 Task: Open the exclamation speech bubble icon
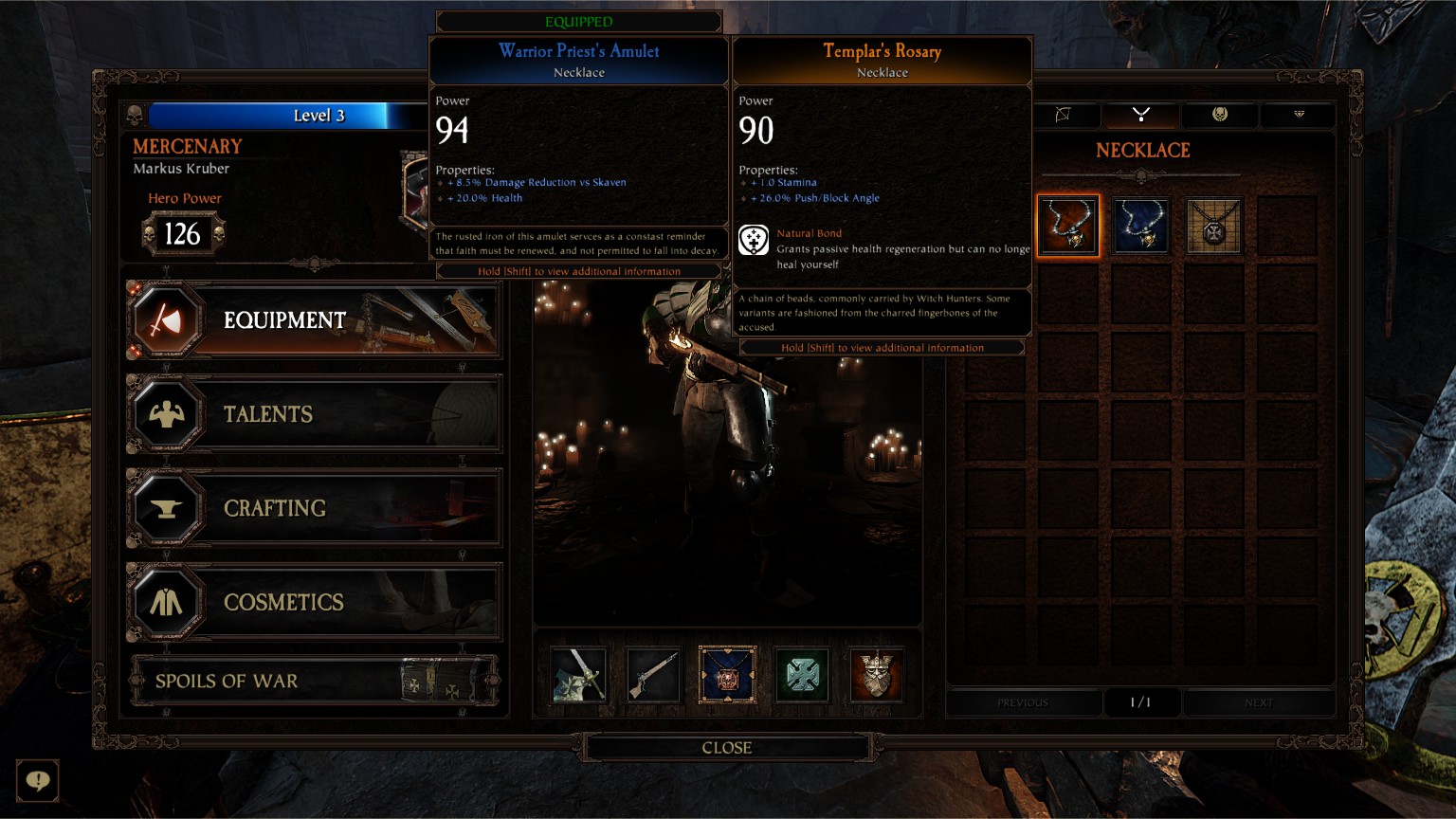click(38, 780)
